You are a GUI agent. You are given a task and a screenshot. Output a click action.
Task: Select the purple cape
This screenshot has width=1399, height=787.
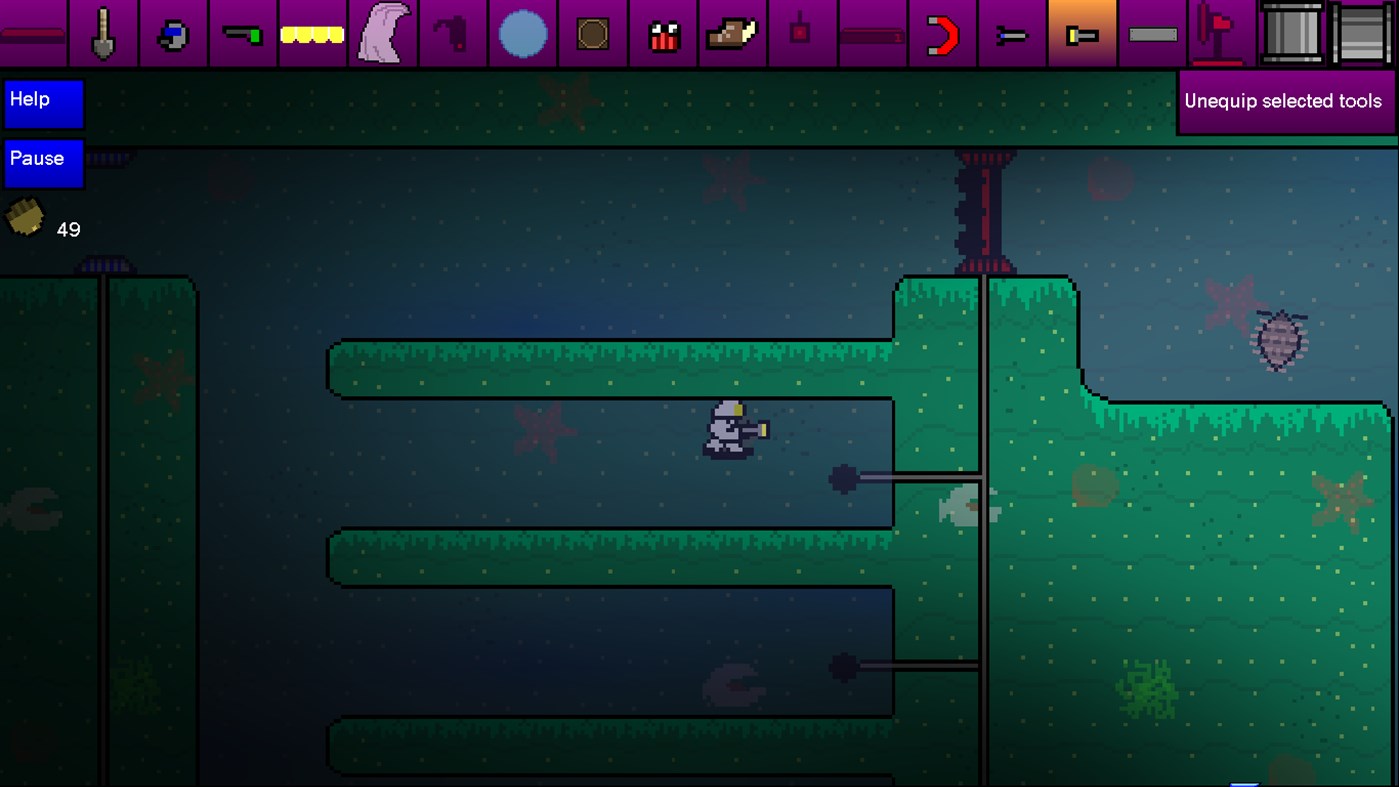pos(383,32)
